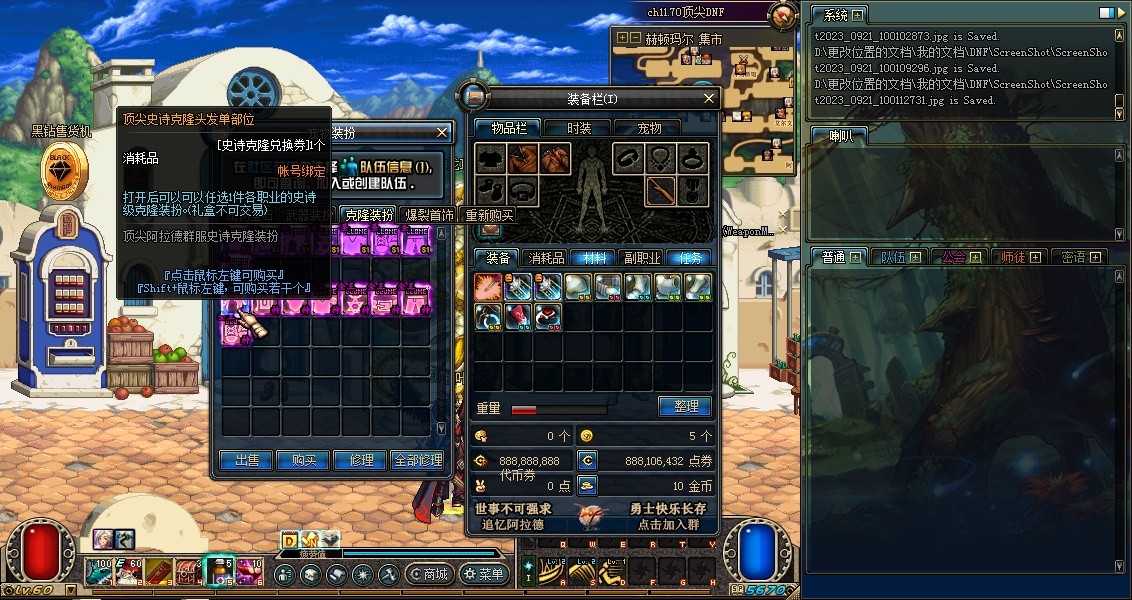Open the 任务 item tab

(x=689, y=258)
